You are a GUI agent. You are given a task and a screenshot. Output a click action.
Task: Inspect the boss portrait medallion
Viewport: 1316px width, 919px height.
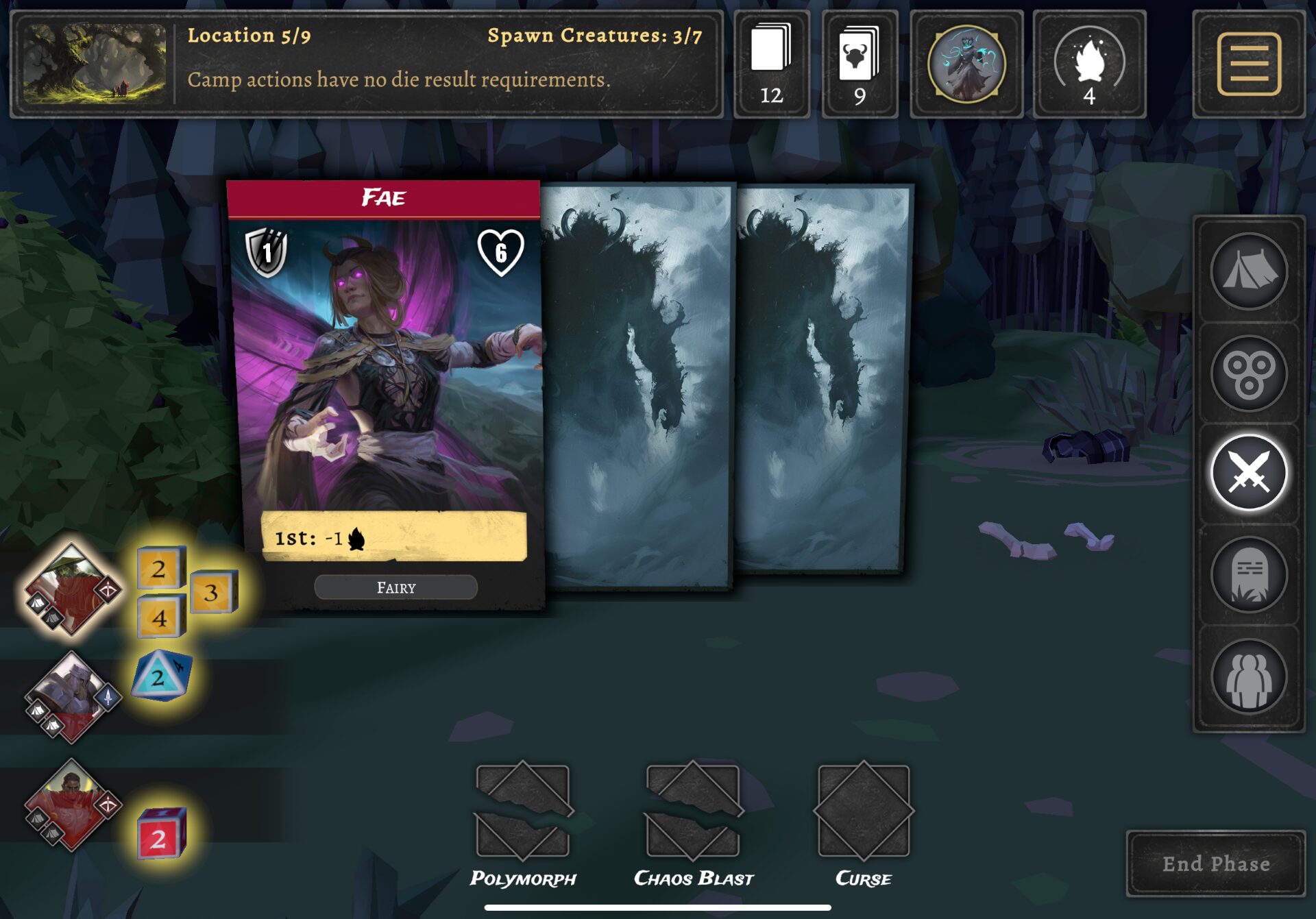click(x=966, y=64)
